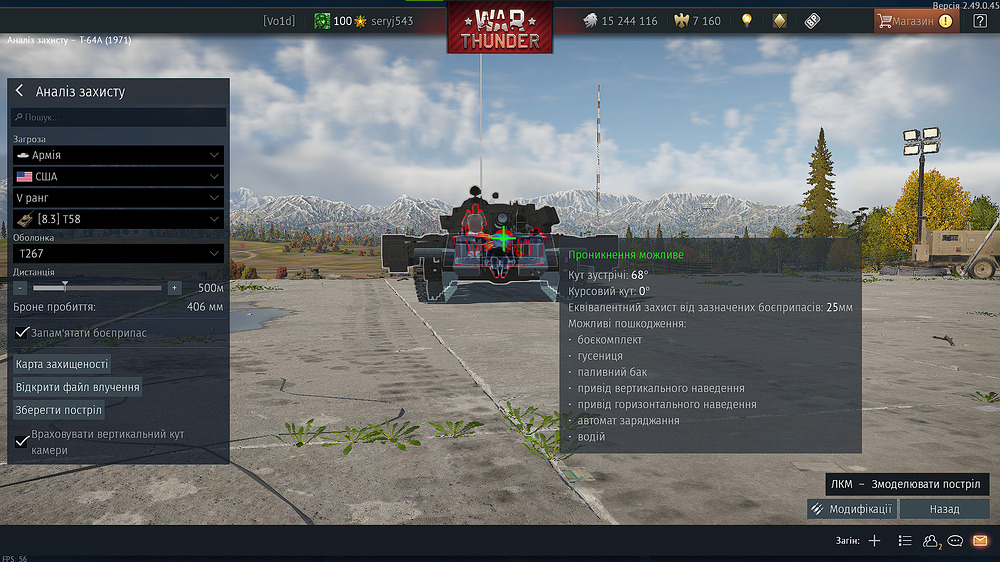Expand the V ранг rank dropdown
Image resolution: width=1000 pixels, height=562 pixels.
pos(118,198)
